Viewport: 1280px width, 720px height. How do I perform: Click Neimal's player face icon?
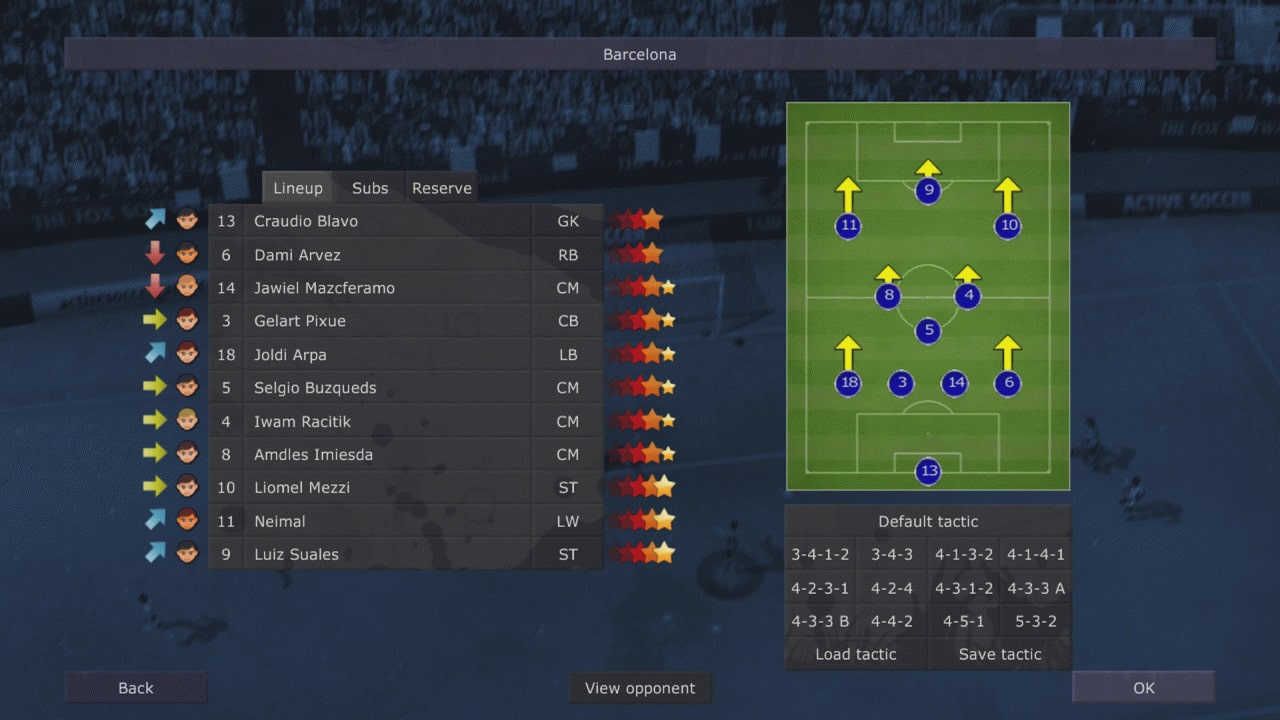(x=187, y=520)
